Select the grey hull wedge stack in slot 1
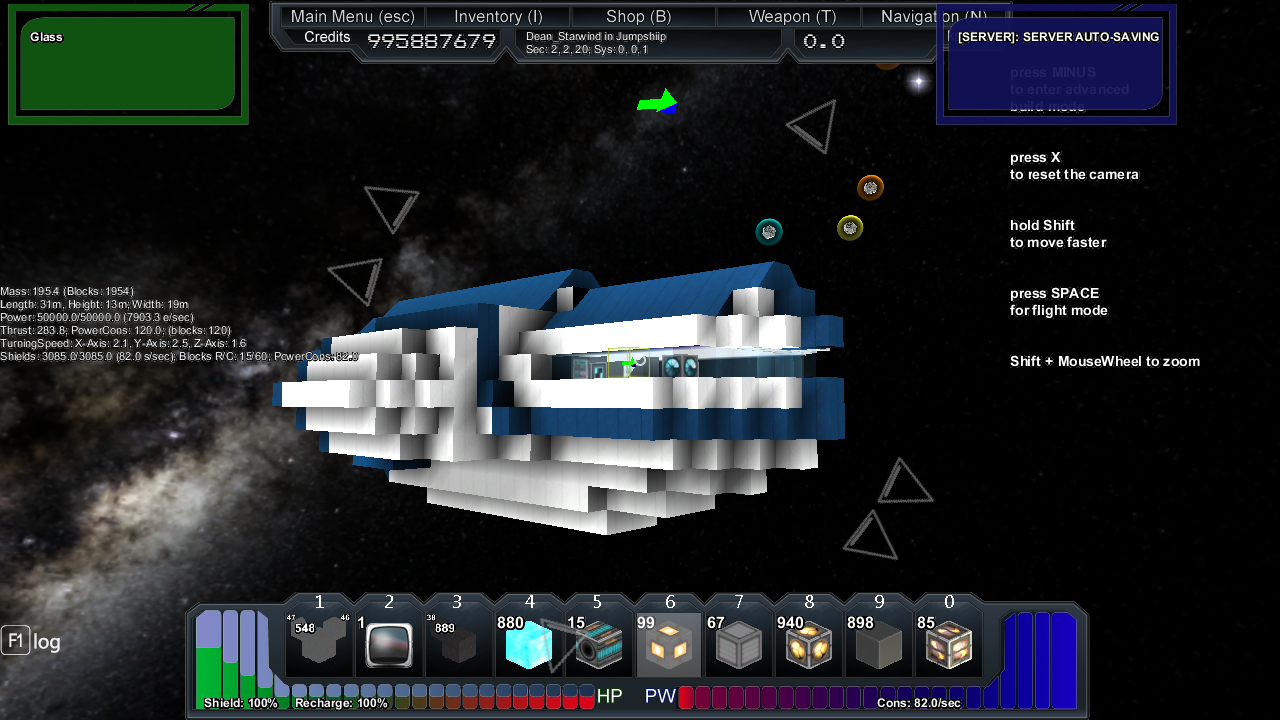1280x720 pixels. [x=319, y=645]
